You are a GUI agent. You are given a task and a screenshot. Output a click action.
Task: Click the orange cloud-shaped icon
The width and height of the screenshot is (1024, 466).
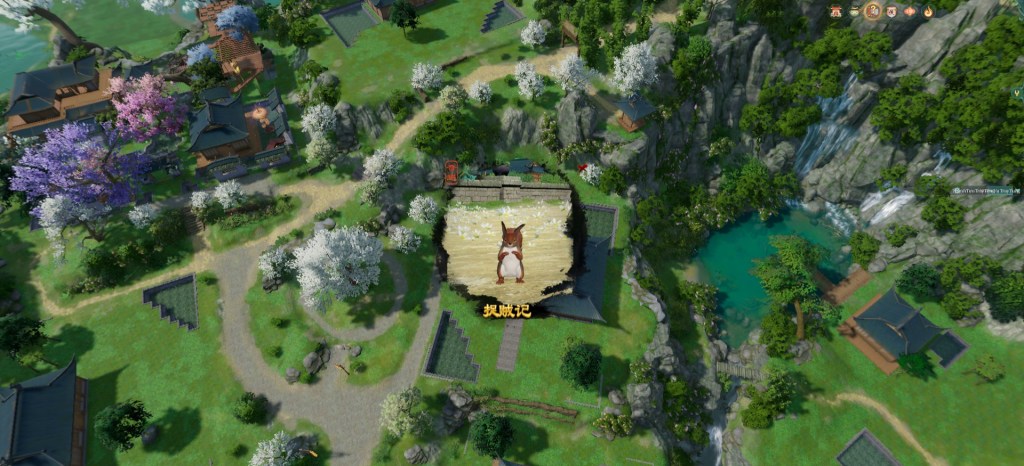click(x=909, y=12)
